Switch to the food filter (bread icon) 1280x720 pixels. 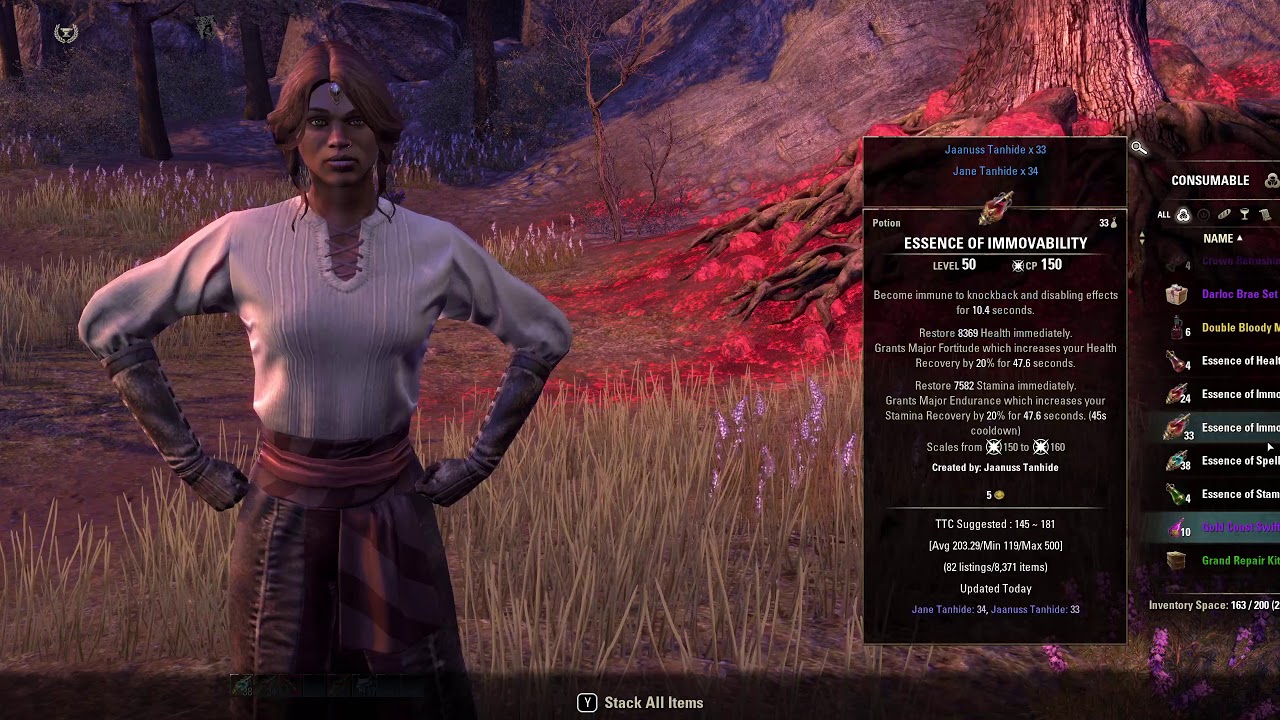click(1224, 214)
